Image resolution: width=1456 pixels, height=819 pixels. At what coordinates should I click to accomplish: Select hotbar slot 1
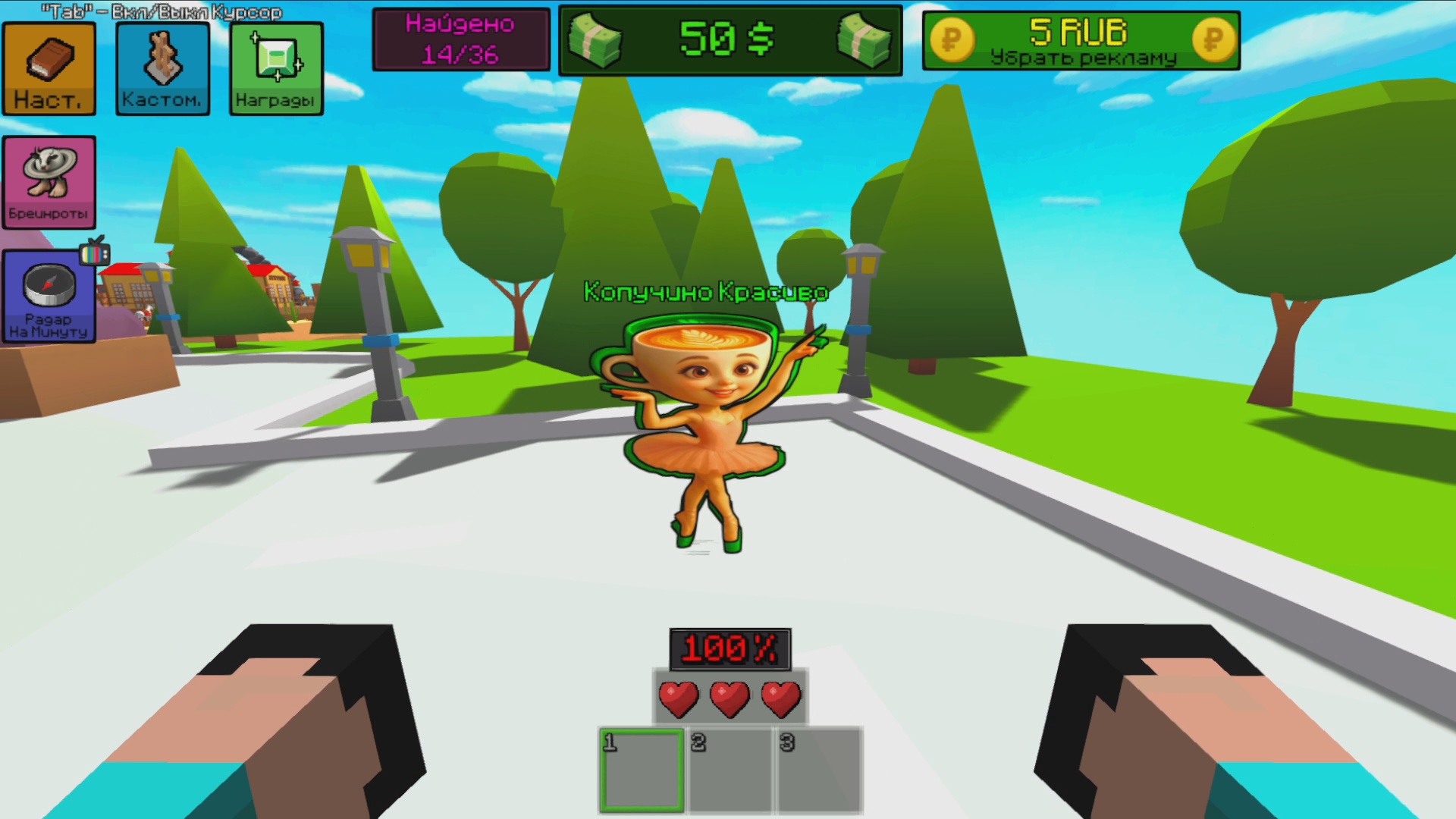pyautogui.click(x=641, y=768)
